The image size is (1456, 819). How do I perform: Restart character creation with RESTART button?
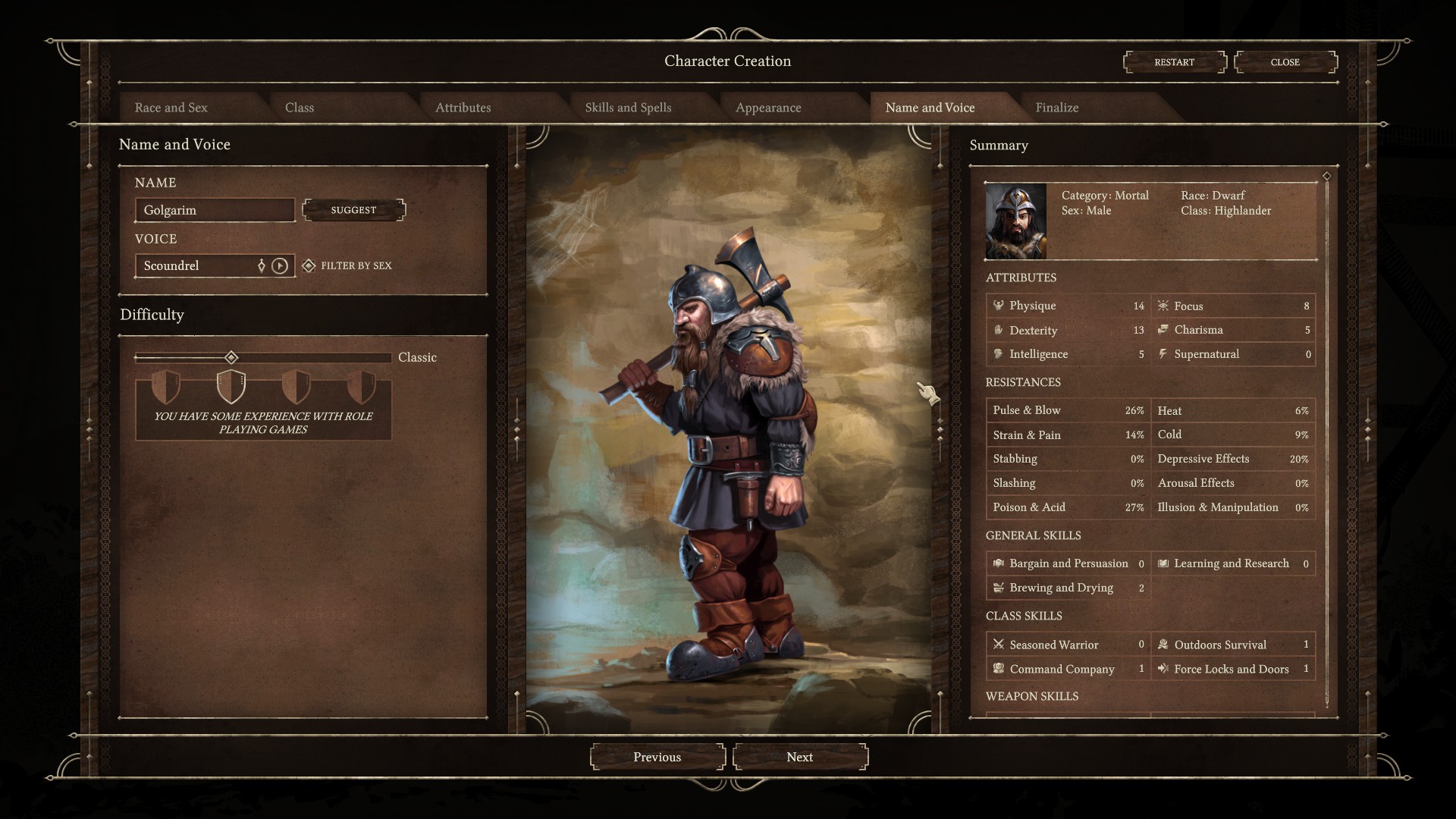(x=1174, y=62)
